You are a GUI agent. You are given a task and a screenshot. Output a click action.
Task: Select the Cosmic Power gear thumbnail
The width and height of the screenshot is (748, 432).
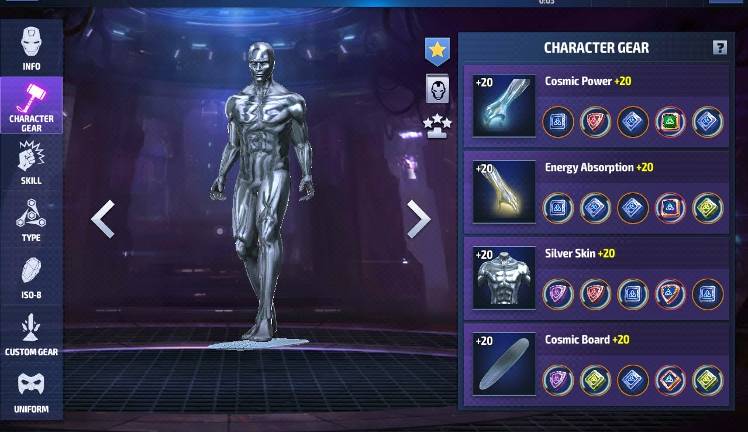coord(505,105)
